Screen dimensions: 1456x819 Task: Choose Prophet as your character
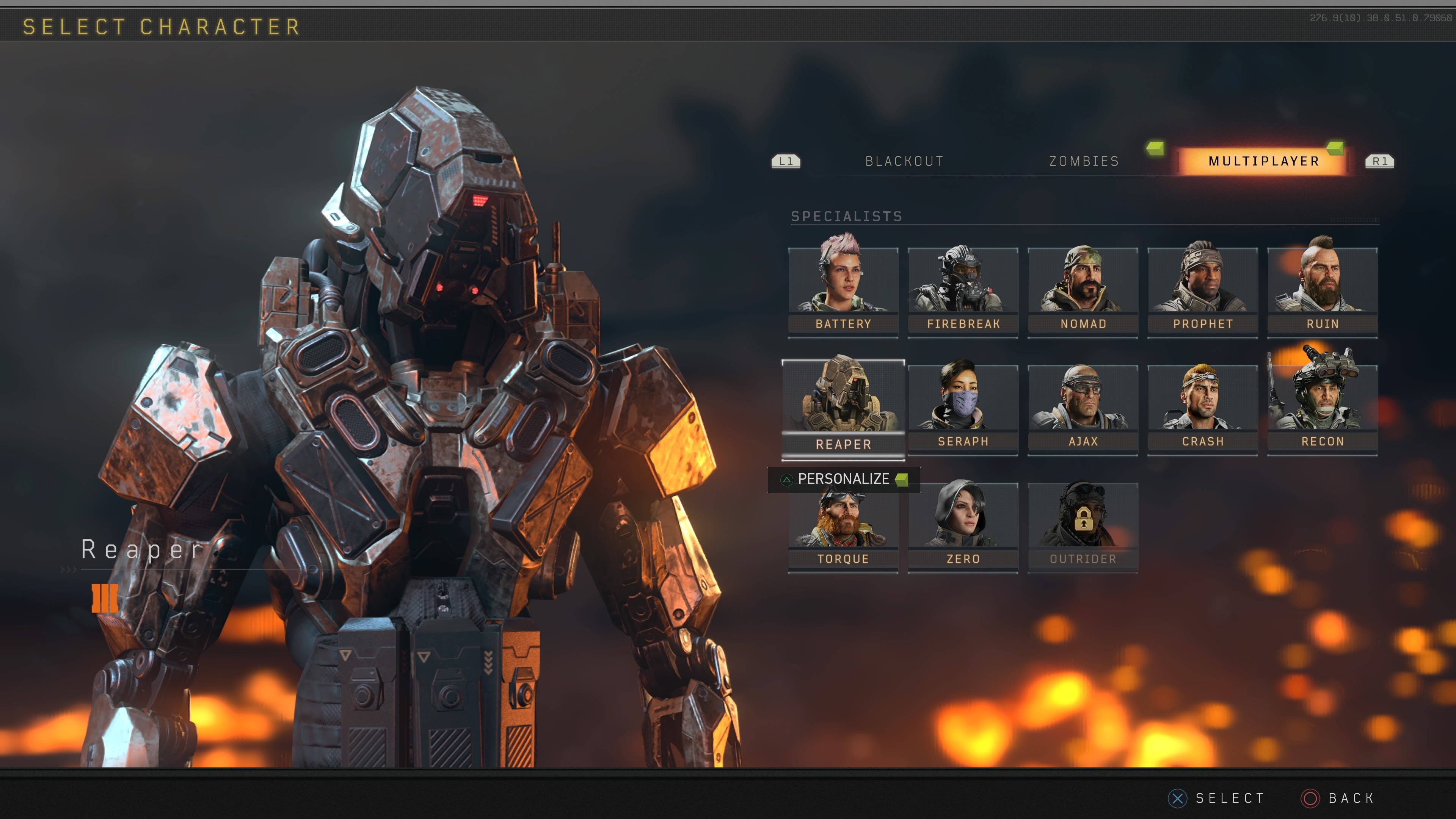click(1202, 291)
